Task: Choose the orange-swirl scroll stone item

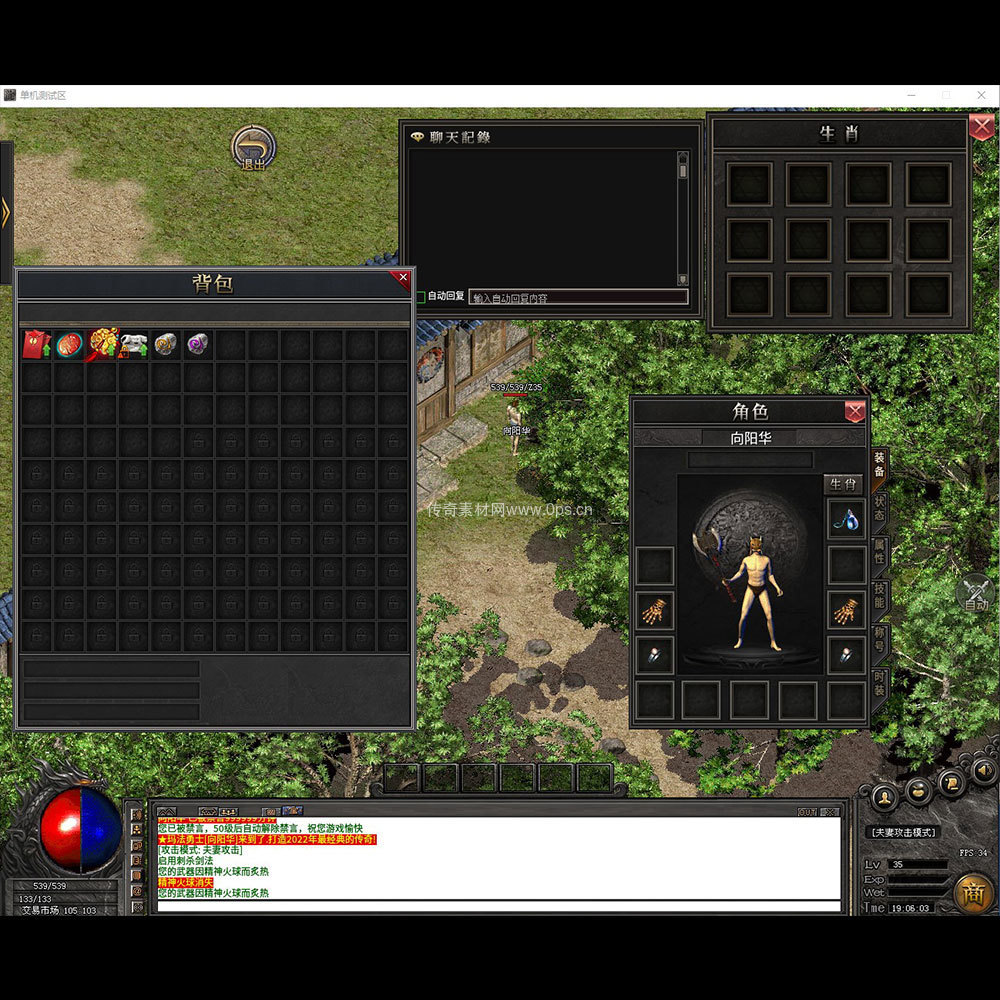Action: [x=166, y=345]
